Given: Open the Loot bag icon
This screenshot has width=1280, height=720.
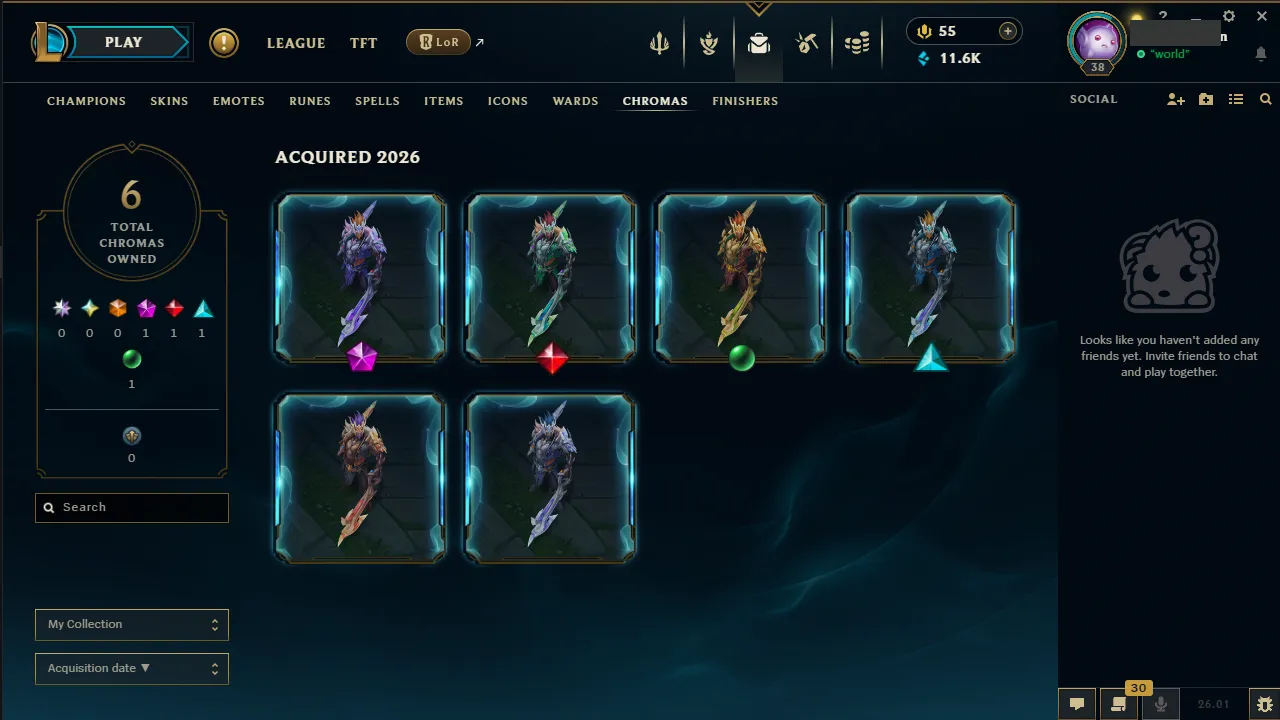Looking at the screenshot, I should pos(758,42).
